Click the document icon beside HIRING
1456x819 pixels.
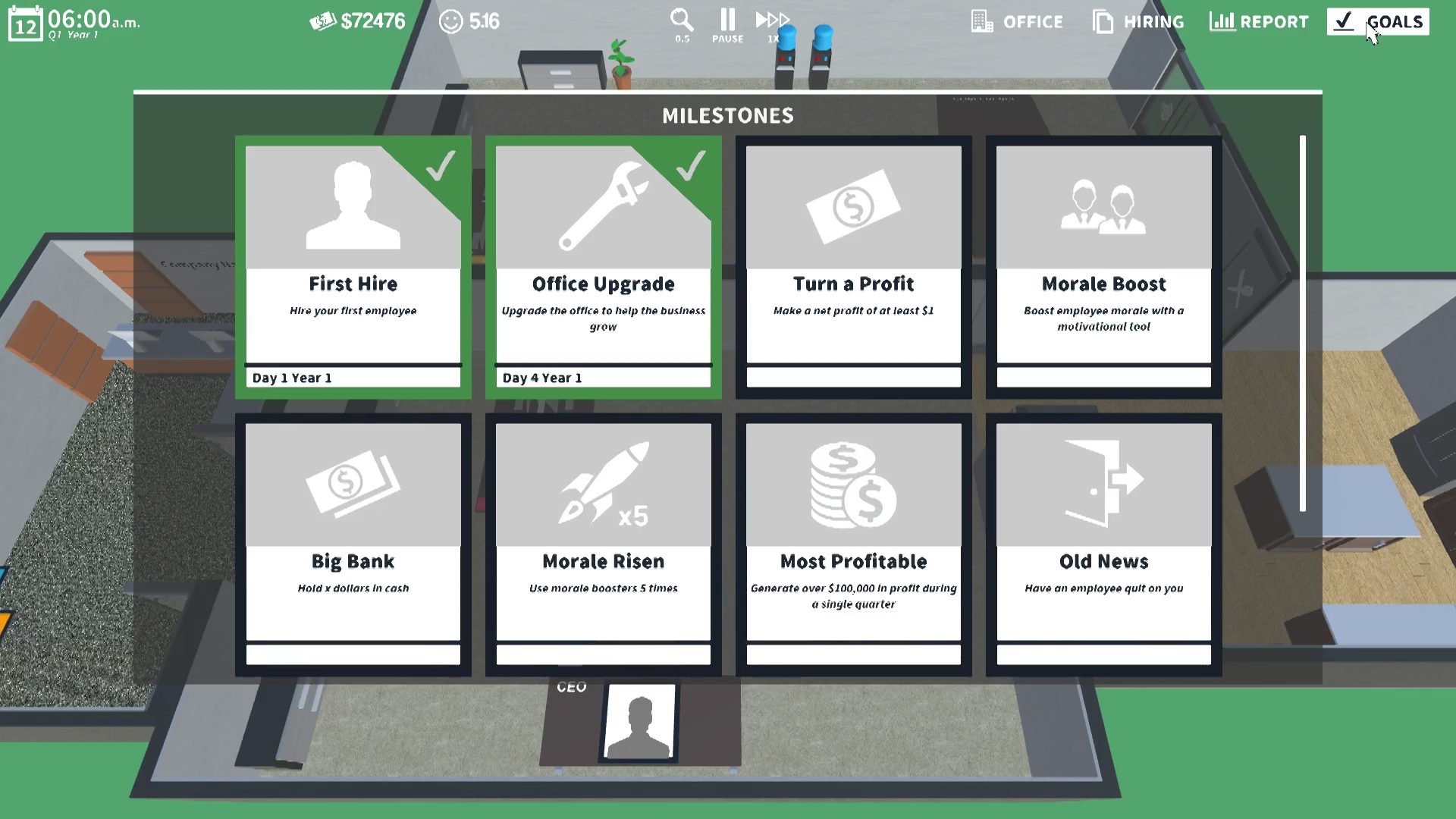click(x=1102, y=22)
